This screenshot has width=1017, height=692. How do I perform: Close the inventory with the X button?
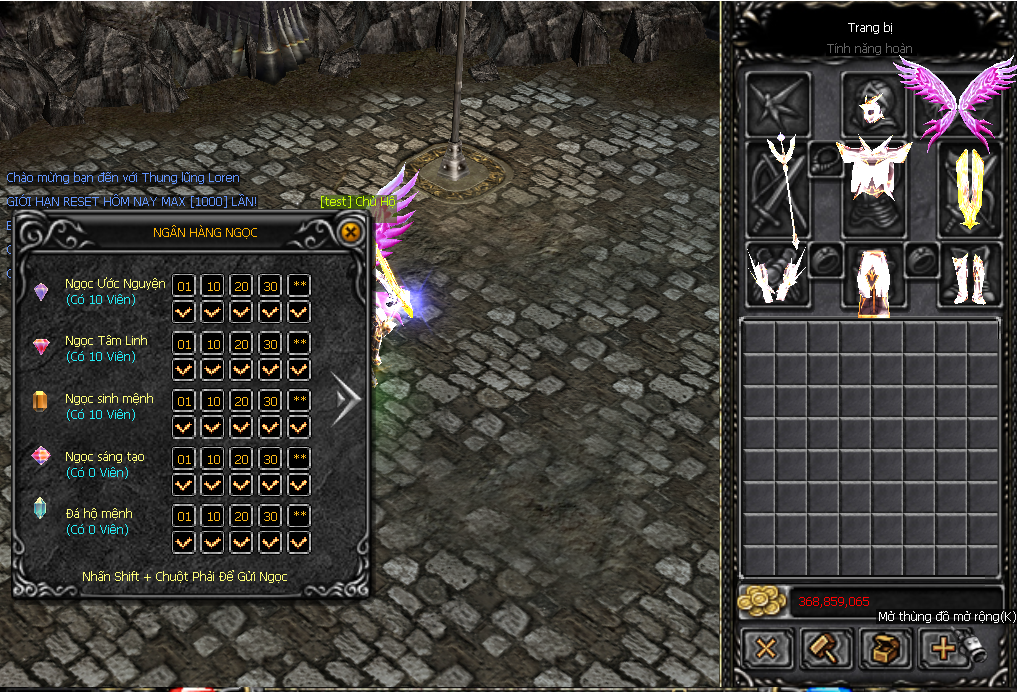click(767, 648)
